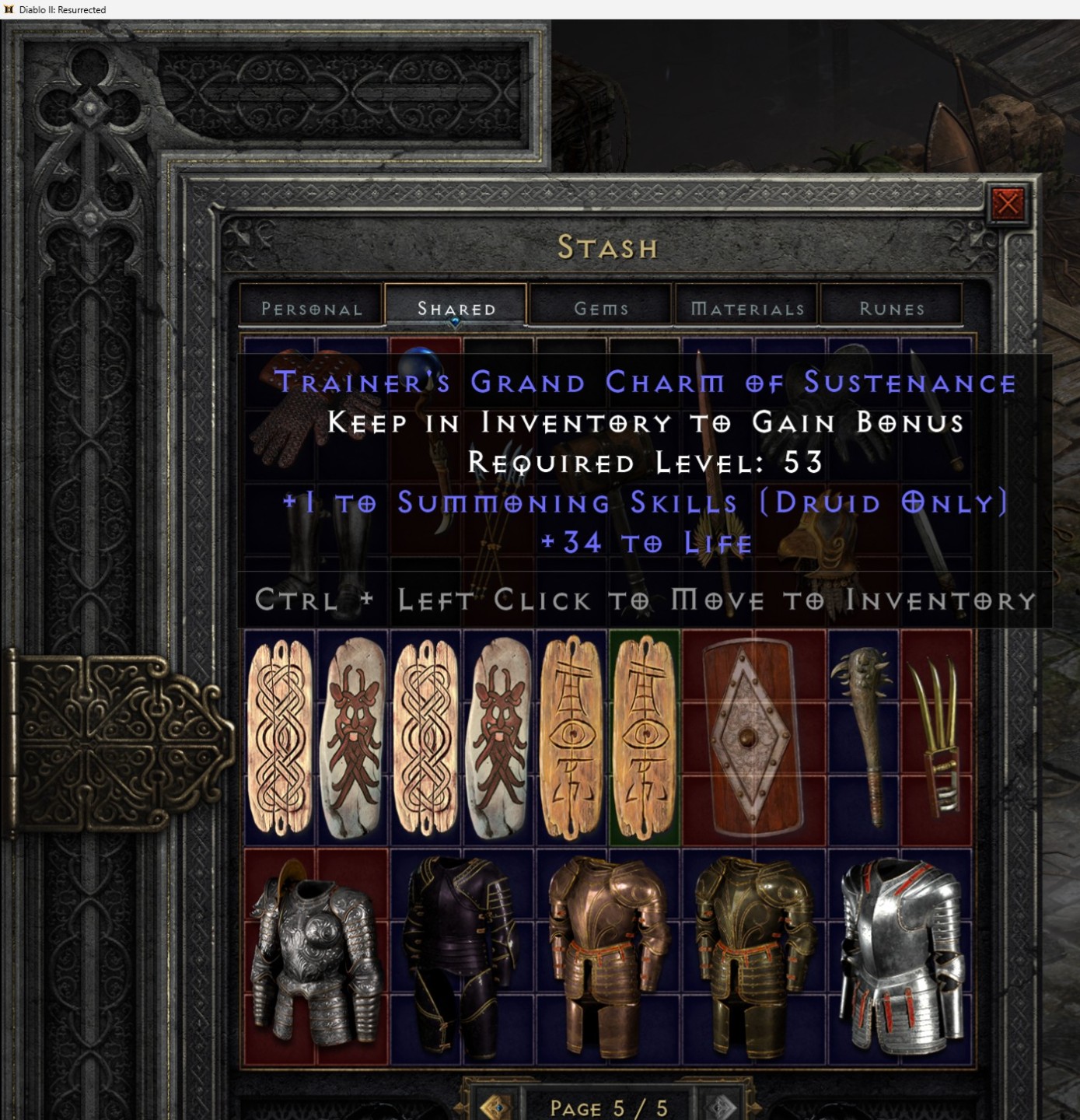Open the Materials tab
Viewport: 1080px width, 1120px height.
click(745, 308)
